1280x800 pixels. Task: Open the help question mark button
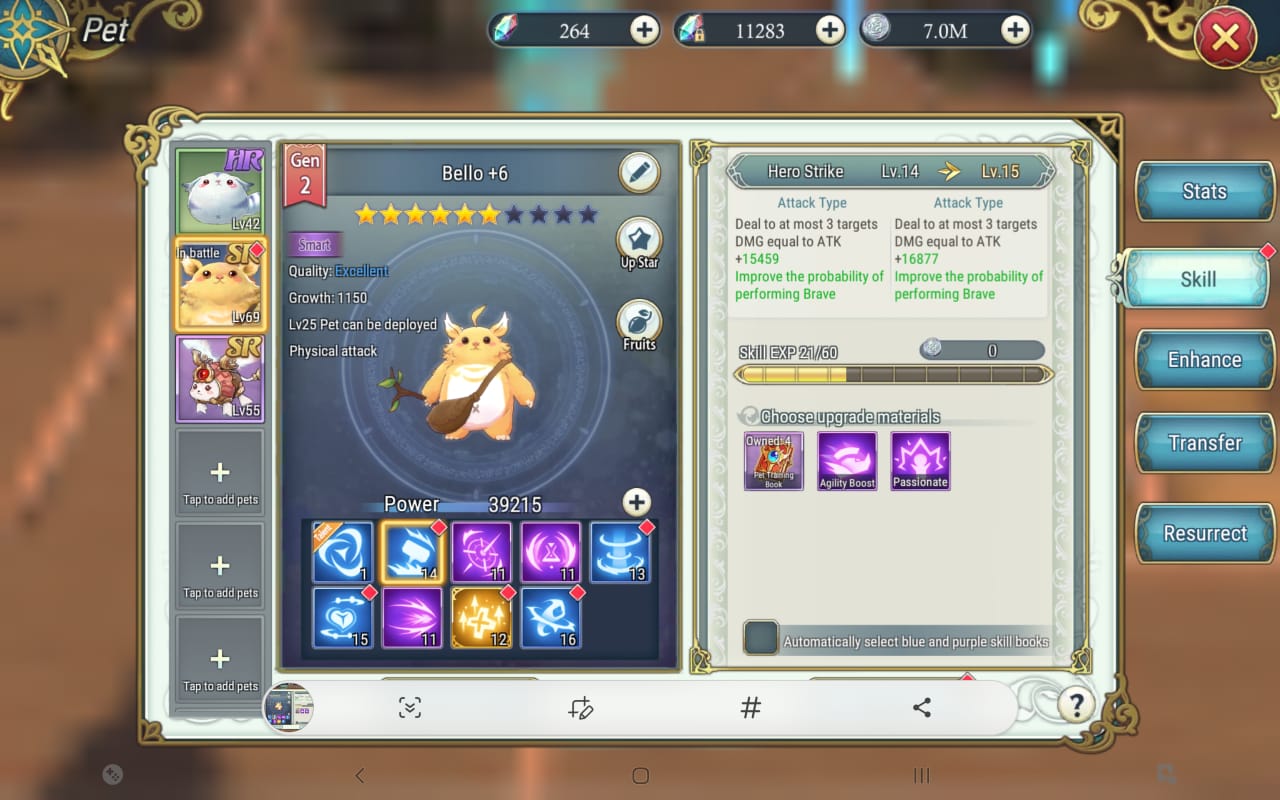tap(1076, 705)
